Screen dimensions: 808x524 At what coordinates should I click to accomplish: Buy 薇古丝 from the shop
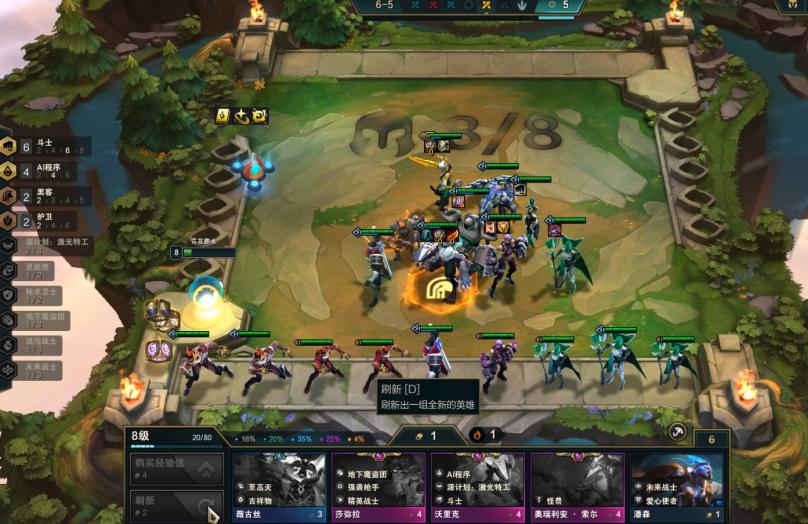point(279,486)
